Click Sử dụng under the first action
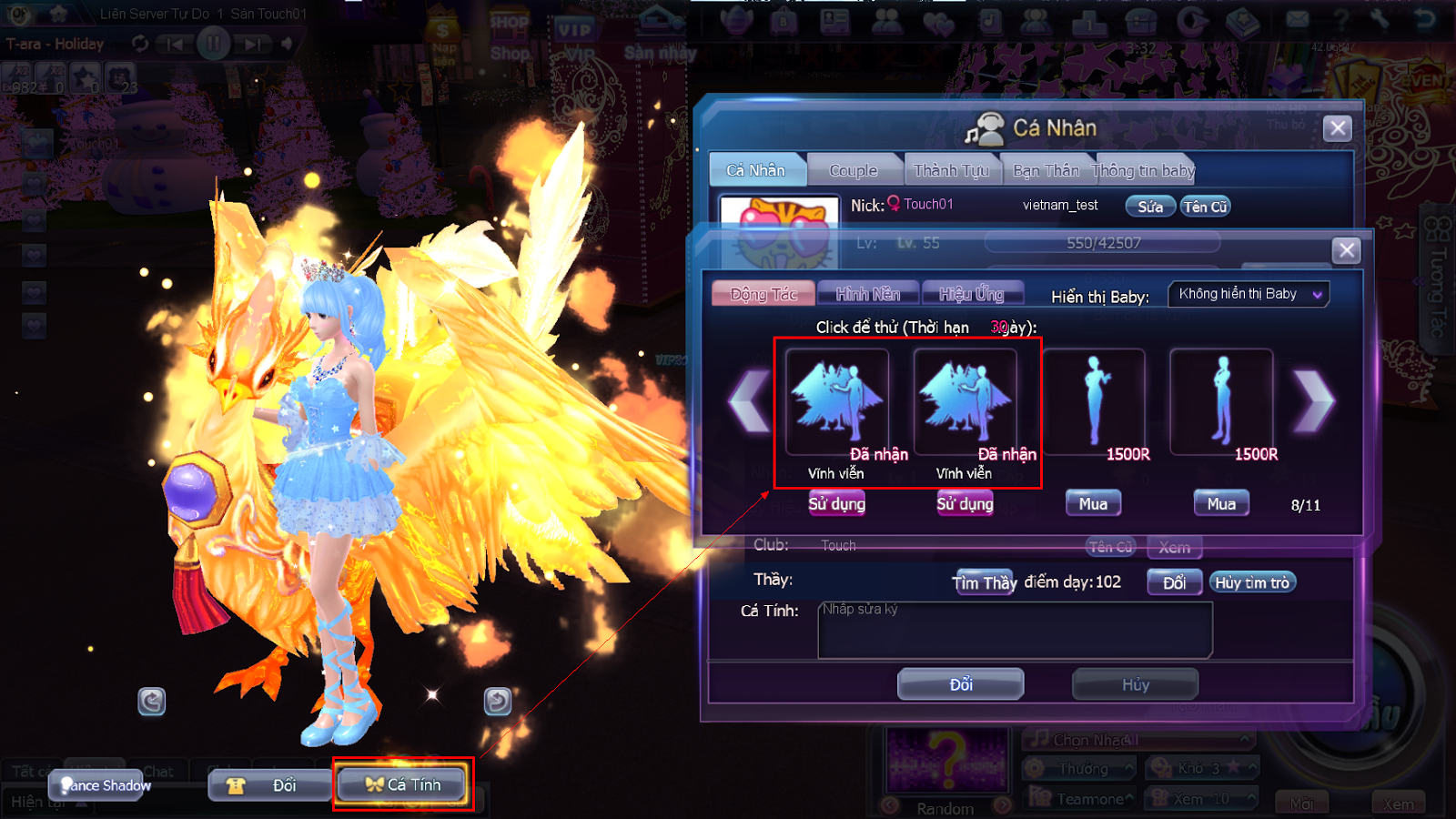 point(835,502)
